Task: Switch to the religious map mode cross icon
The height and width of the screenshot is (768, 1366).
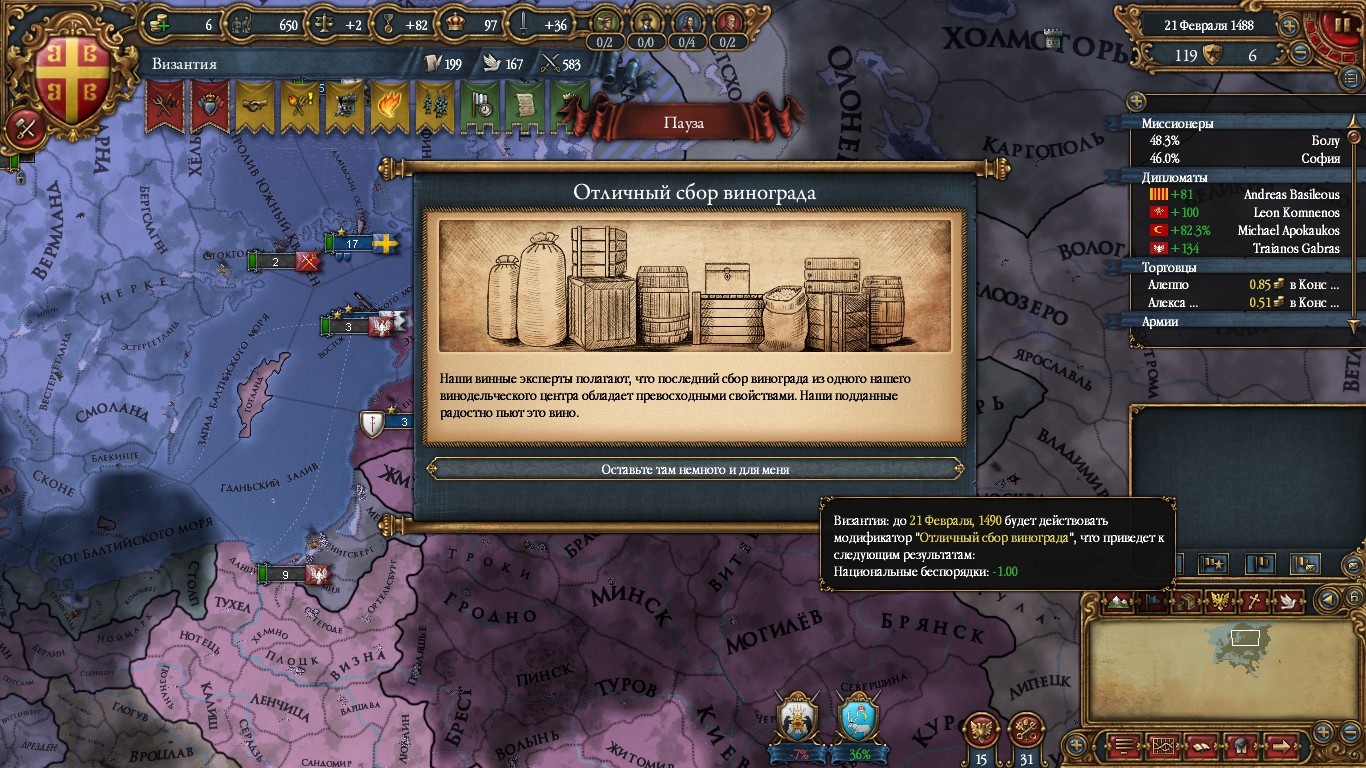Action: [1253, 601]
